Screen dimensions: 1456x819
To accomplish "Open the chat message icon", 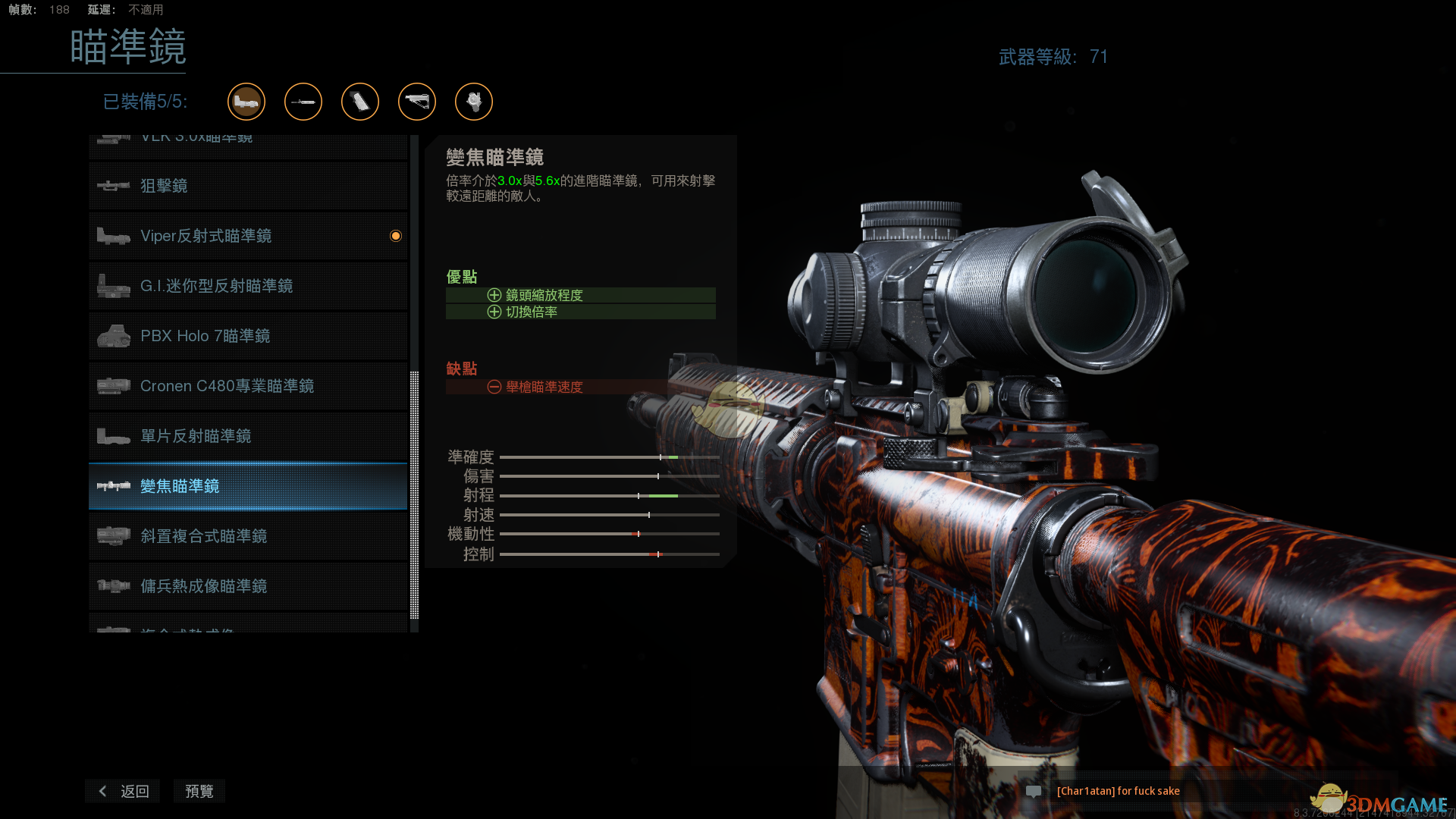I will 1034,791.
